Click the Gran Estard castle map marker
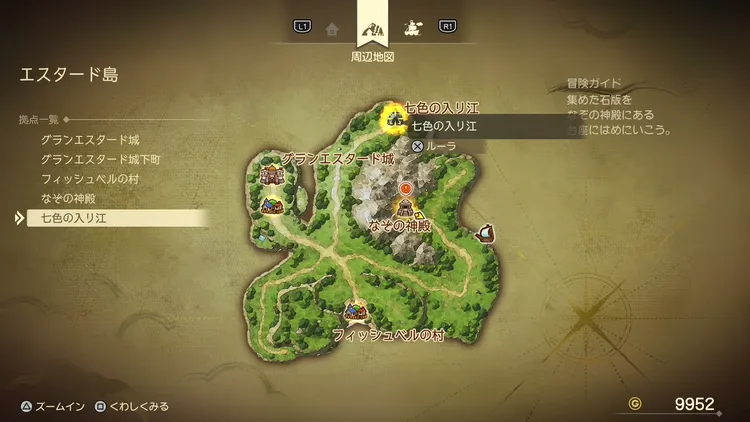This screenshot has width=750, height=422. point(271,175)
